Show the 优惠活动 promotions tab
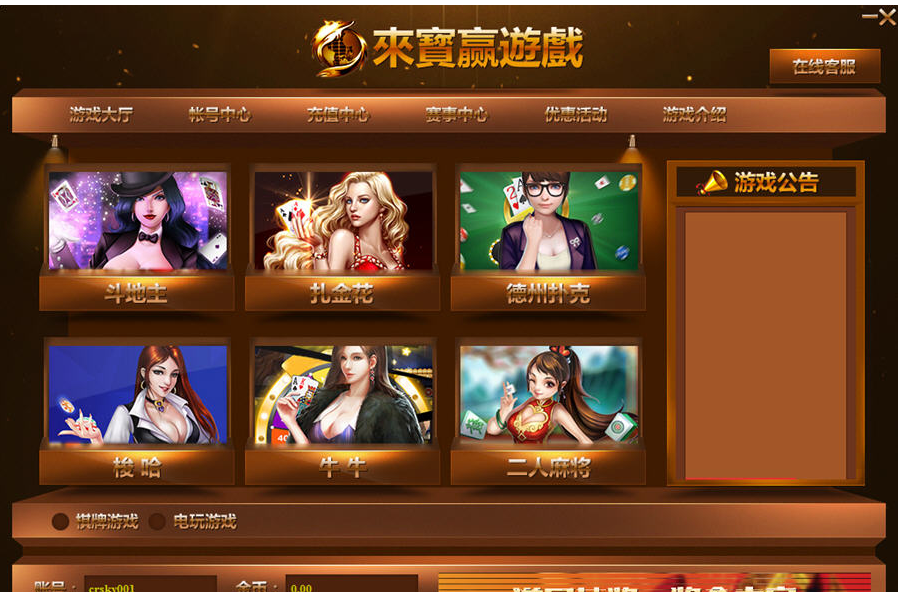This screenshot has width=898, height=592. (x=575, y=114)
